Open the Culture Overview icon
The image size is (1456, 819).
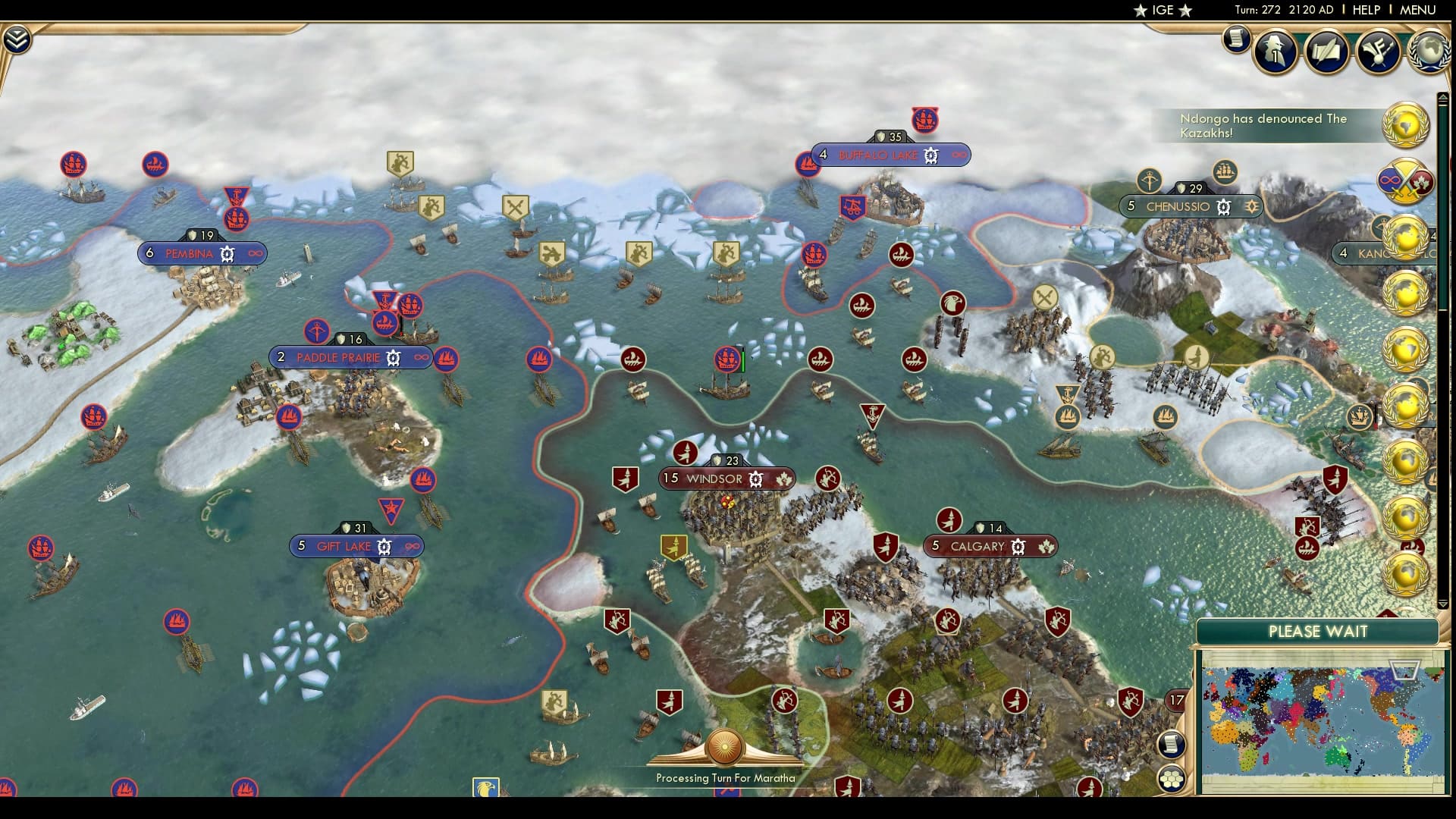tap(1382, 52)
